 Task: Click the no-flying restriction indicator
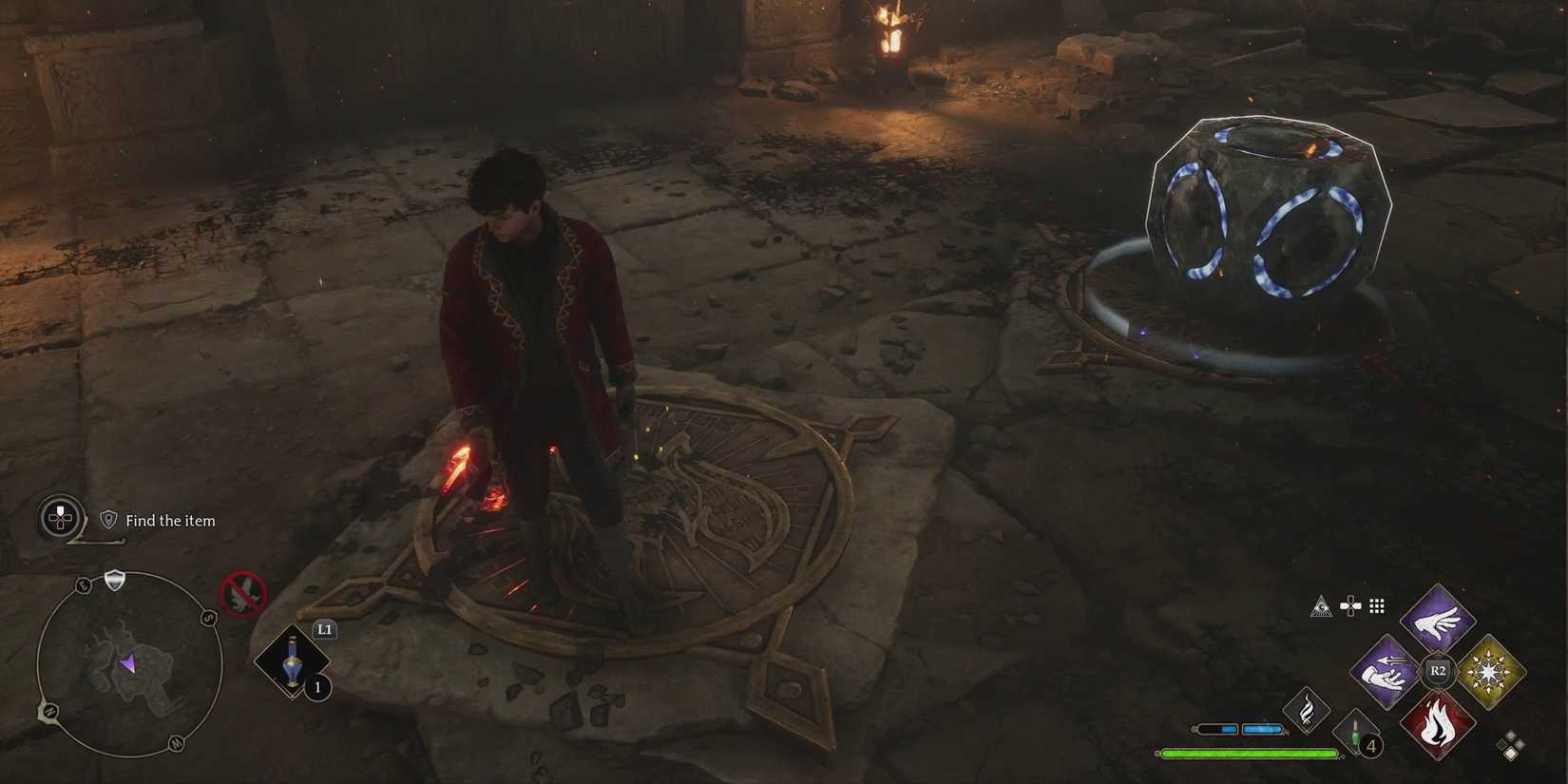tap(241, 594)
